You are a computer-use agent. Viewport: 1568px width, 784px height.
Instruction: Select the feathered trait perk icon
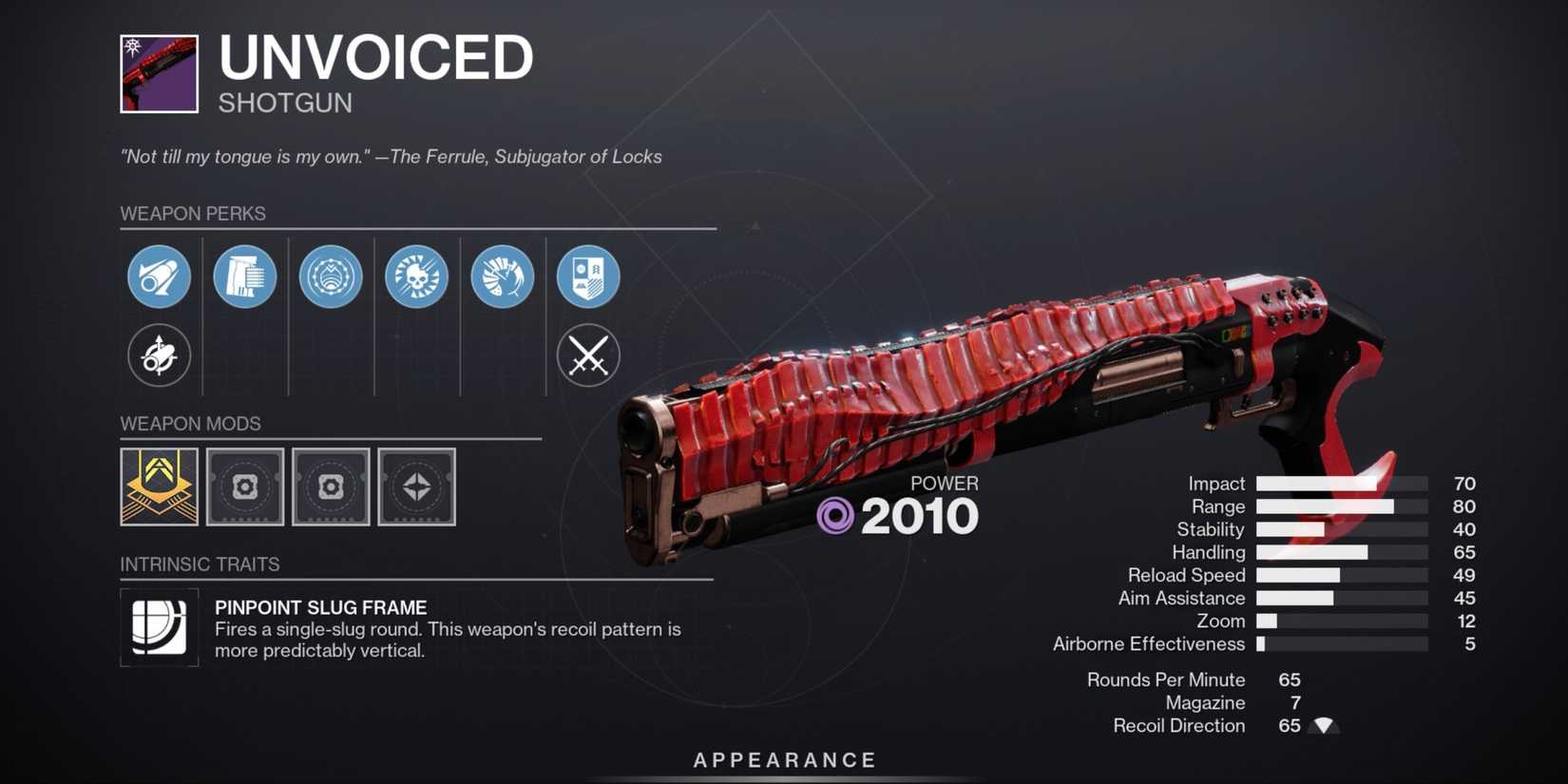point(502,277)
